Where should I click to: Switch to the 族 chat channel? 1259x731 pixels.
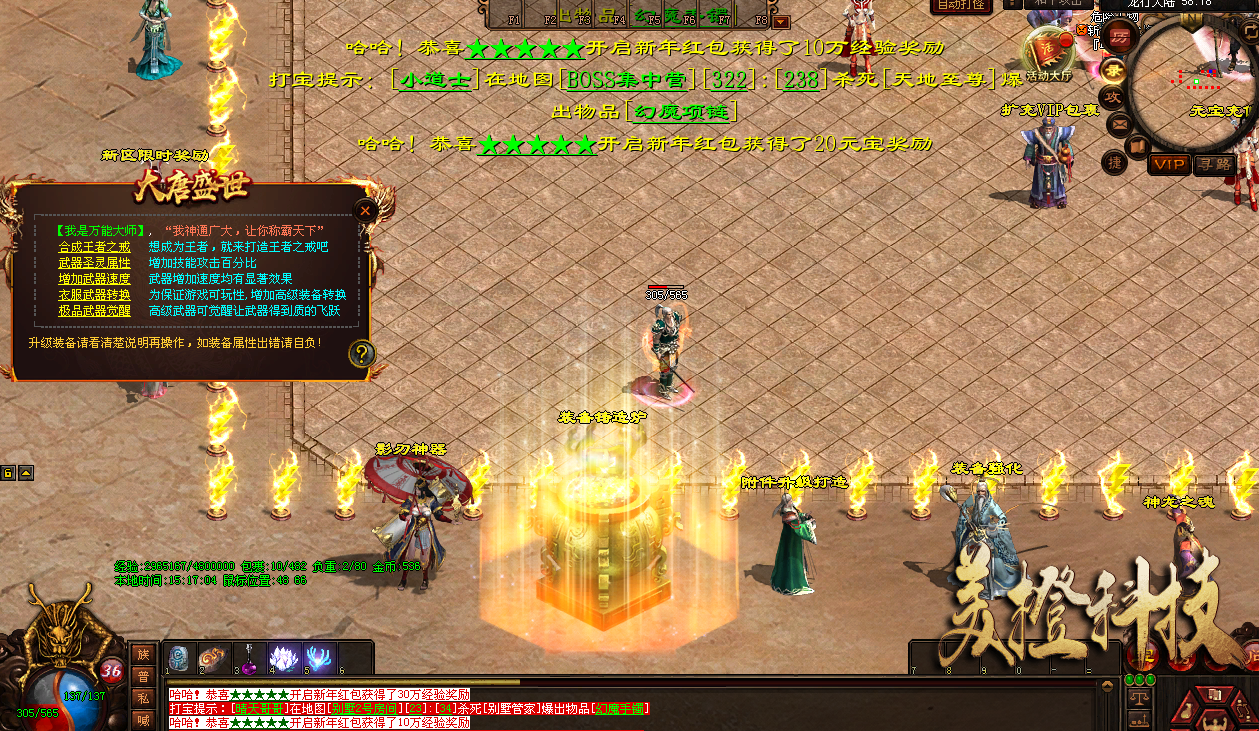click(143, 654)
